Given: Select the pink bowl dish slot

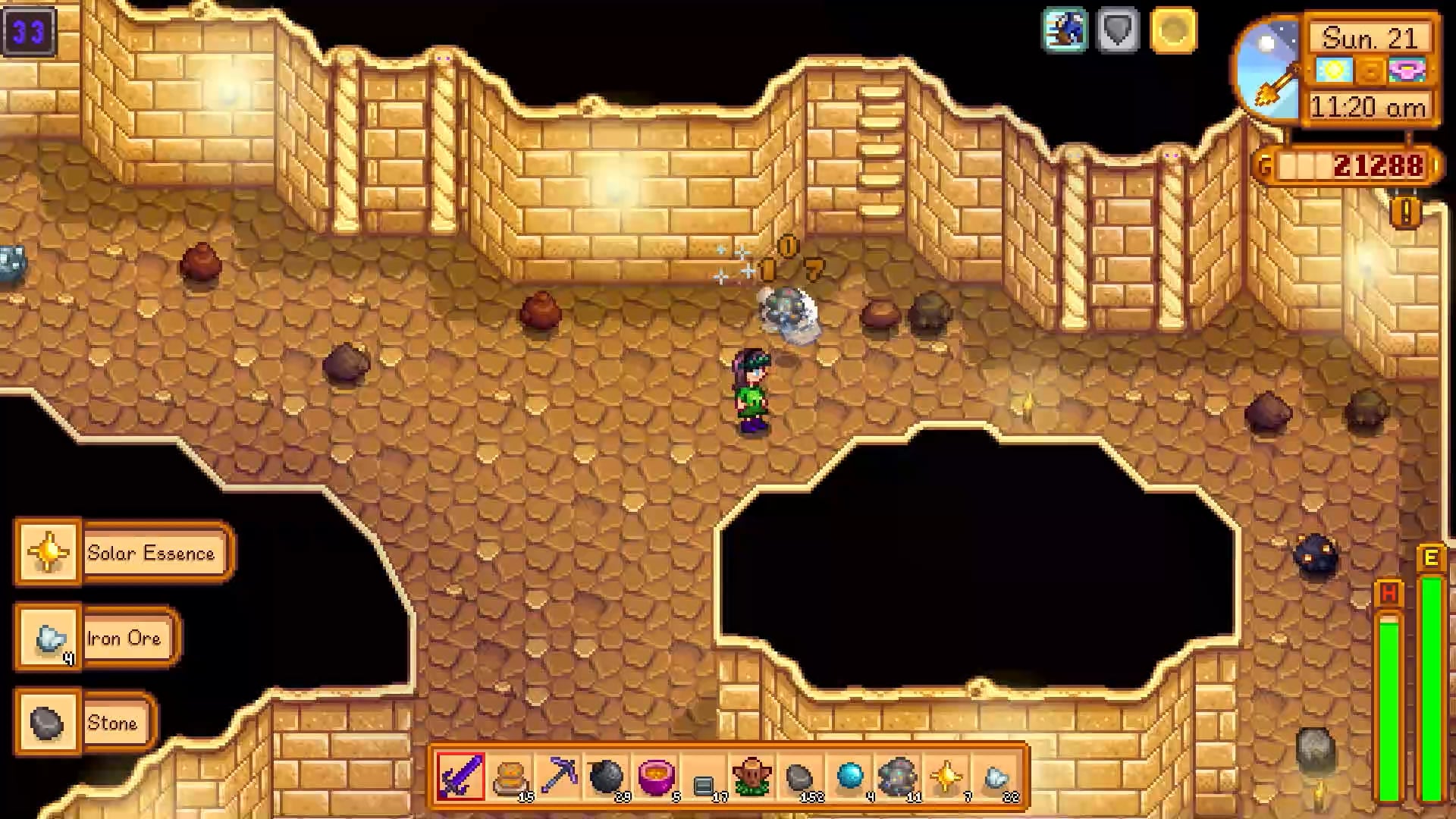Looking at the screenshot, I should click(656, 777).
